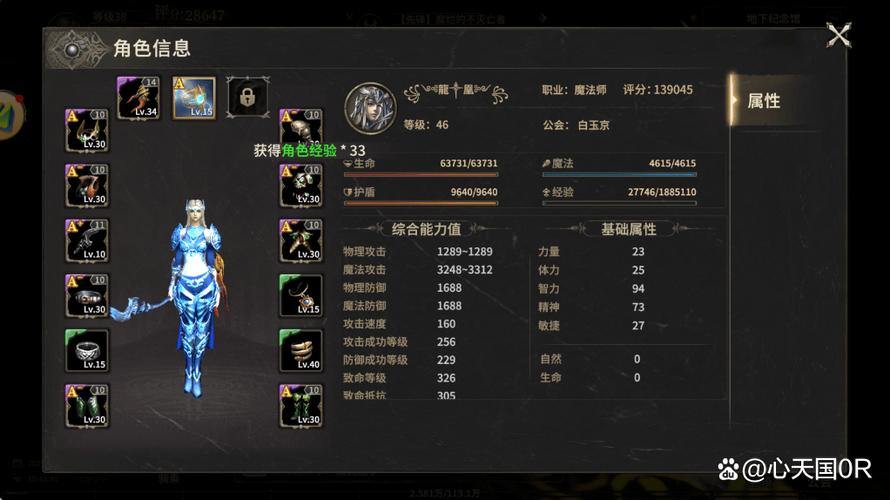The height and width of the screenshot is (500, 890).
Task: Select the silver ring Lv.15 slot
Action: [x=87, y=350]
